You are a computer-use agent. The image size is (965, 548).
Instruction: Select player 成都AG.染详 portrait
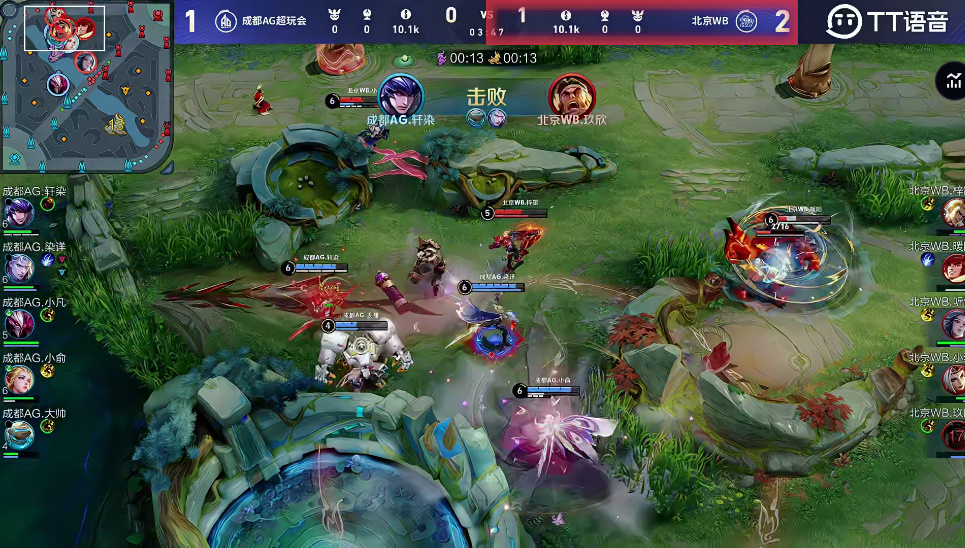click(19, 266)
